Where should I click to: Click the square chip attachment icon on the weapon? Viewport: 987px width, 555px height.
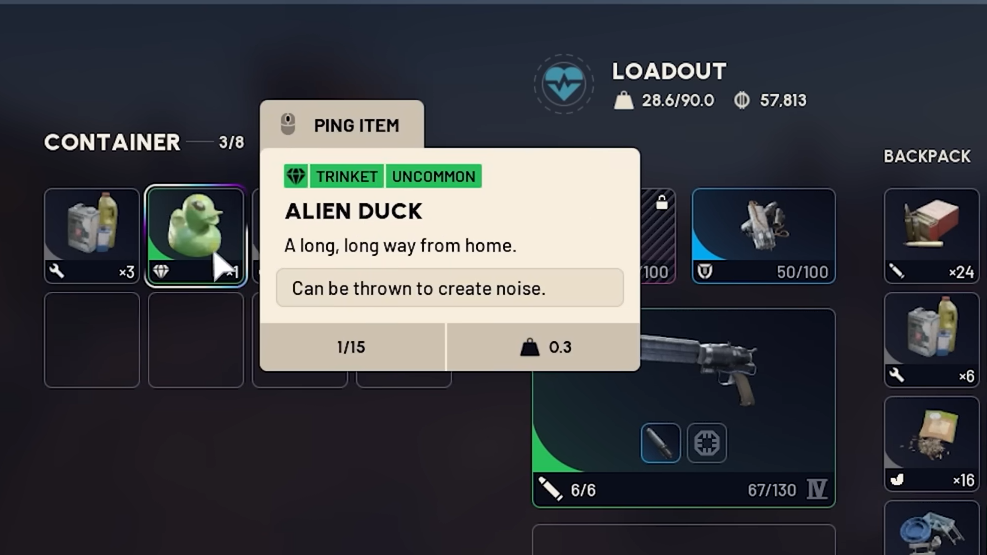pos(707,443)
